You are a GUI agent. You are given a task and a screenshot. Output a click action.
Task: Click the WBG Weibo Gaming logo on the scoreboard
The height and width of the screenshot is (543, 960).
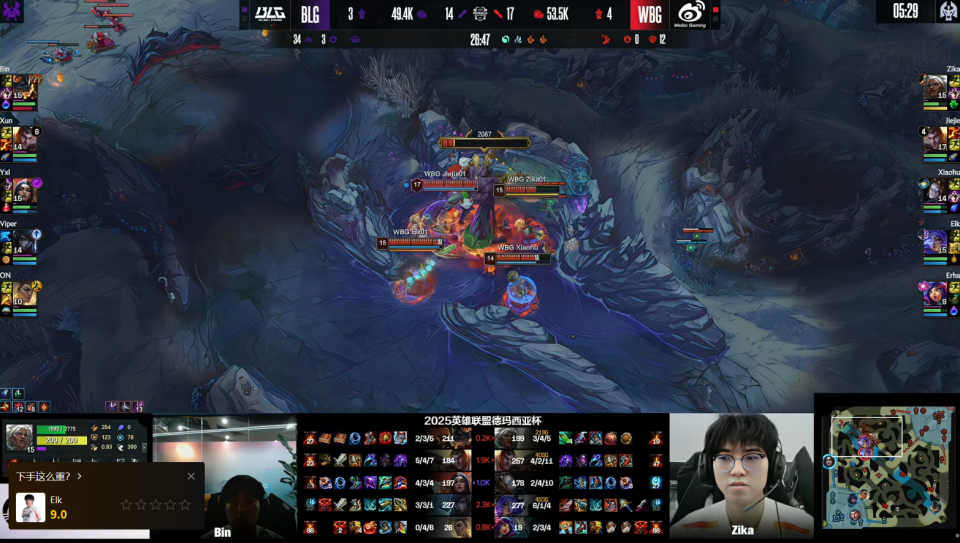click(692, 14)
